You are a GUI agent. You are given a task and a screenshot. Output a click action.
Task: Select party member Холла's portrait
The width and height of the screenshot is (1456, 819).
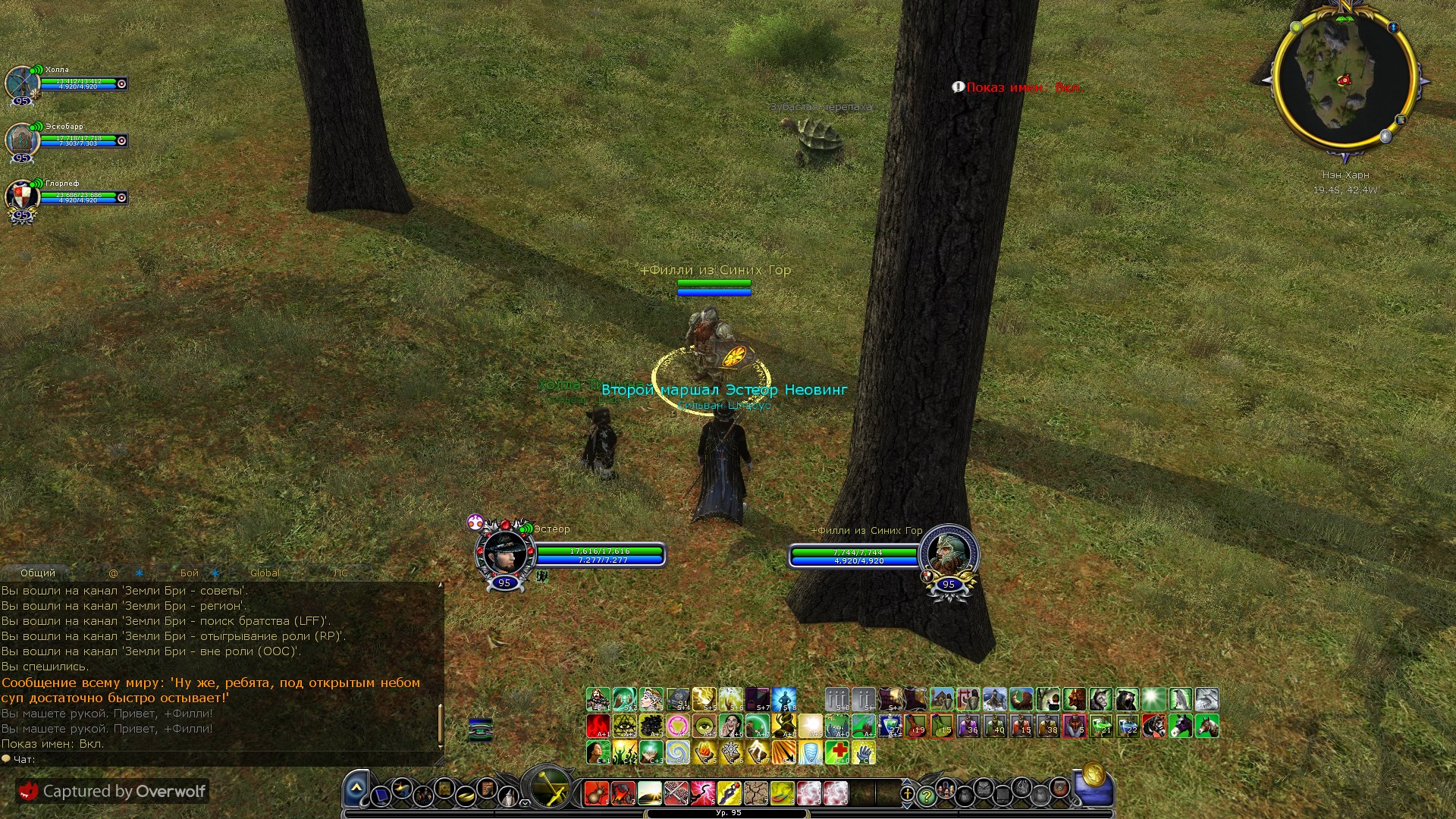click(22, 83)
